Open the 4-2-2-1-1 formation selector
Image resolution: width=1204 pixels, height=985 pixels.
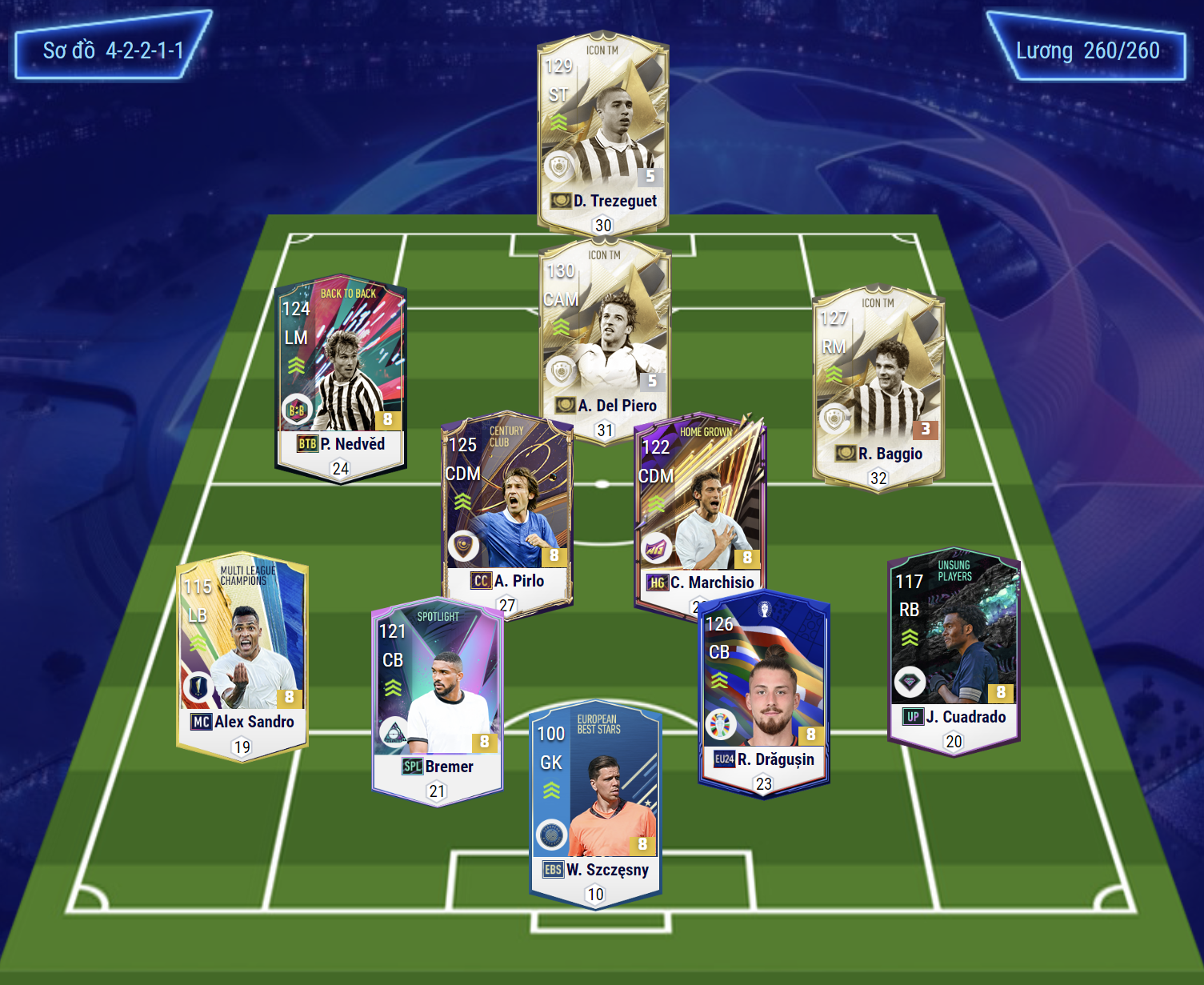pos(113,50)
